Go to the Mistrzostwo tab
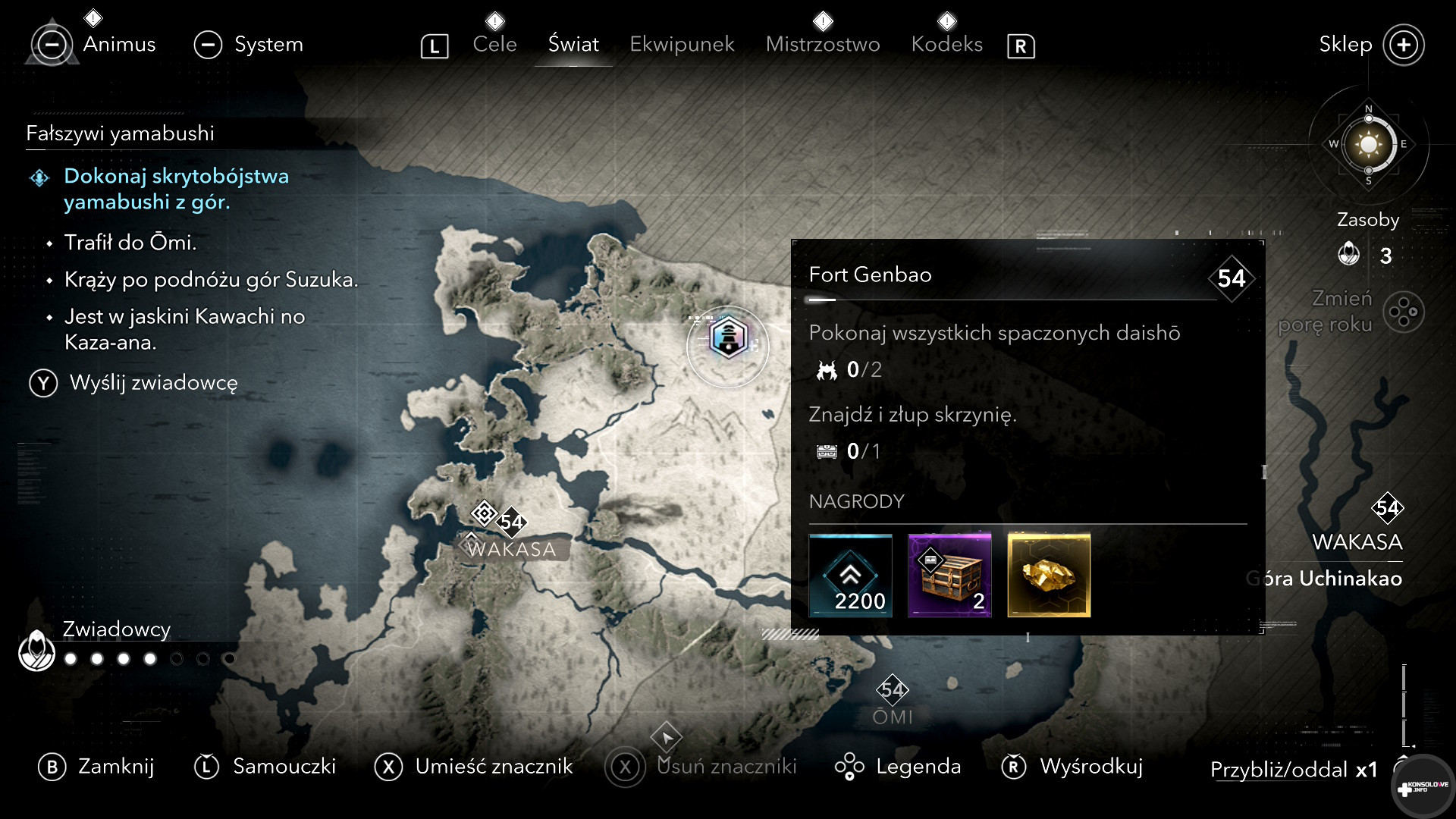Screen dimensions: 1456x819 point(823,44)
